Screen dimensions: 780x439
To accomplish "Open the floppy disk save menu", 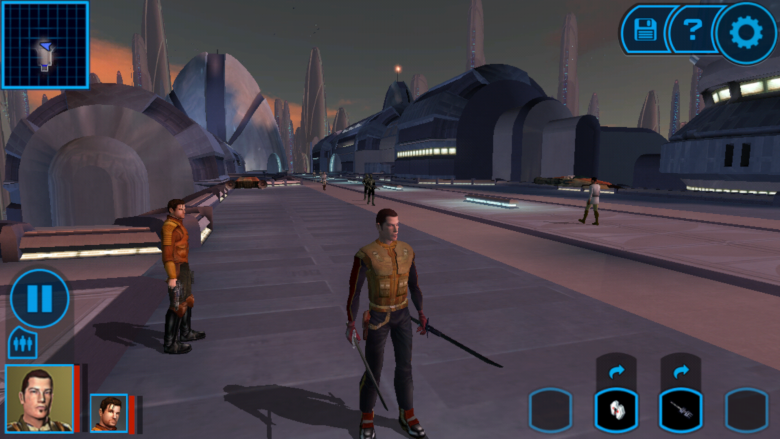I will click(x=645, y=31).
